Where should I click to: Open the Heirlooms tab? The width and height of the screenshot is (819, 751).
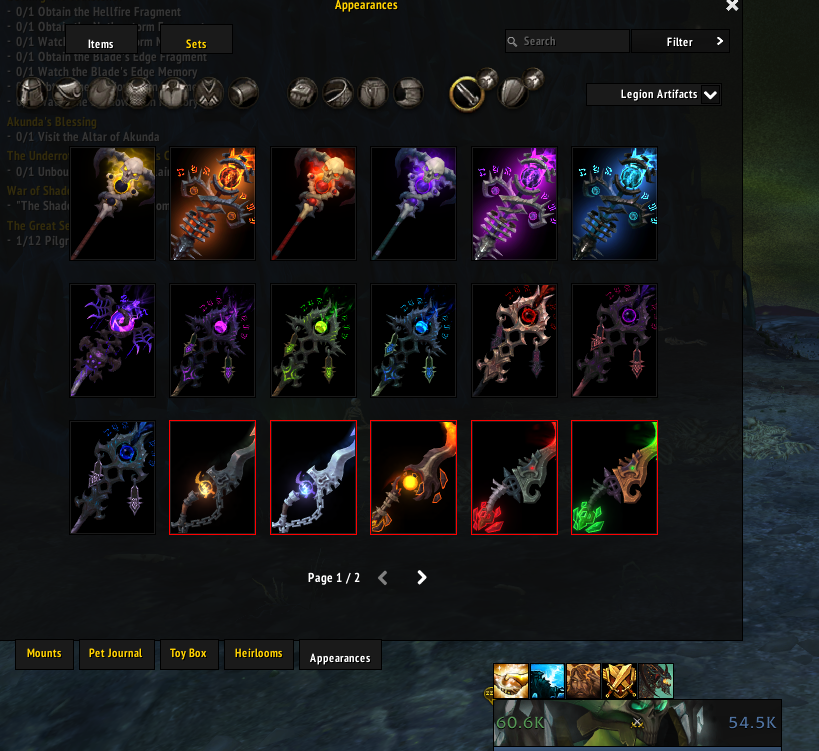[x=258, y=654]
